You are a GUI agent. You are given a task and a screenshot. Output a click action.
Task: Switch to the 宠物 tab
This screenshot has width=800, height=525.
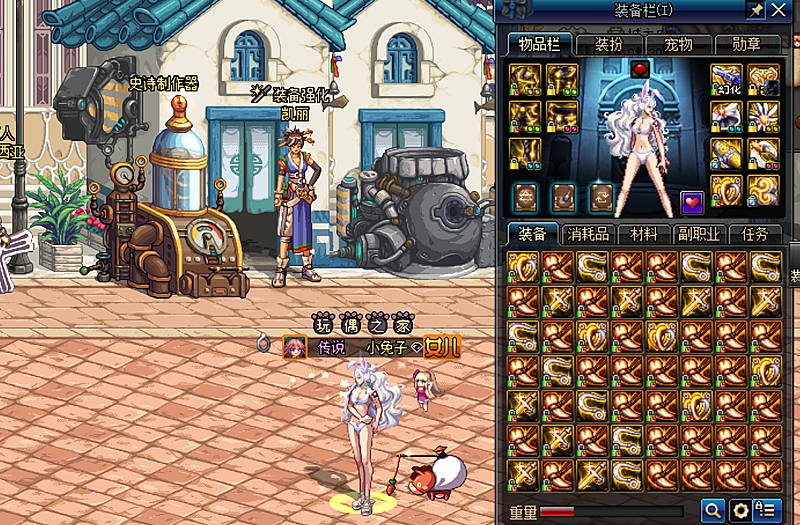click(678, 44)
